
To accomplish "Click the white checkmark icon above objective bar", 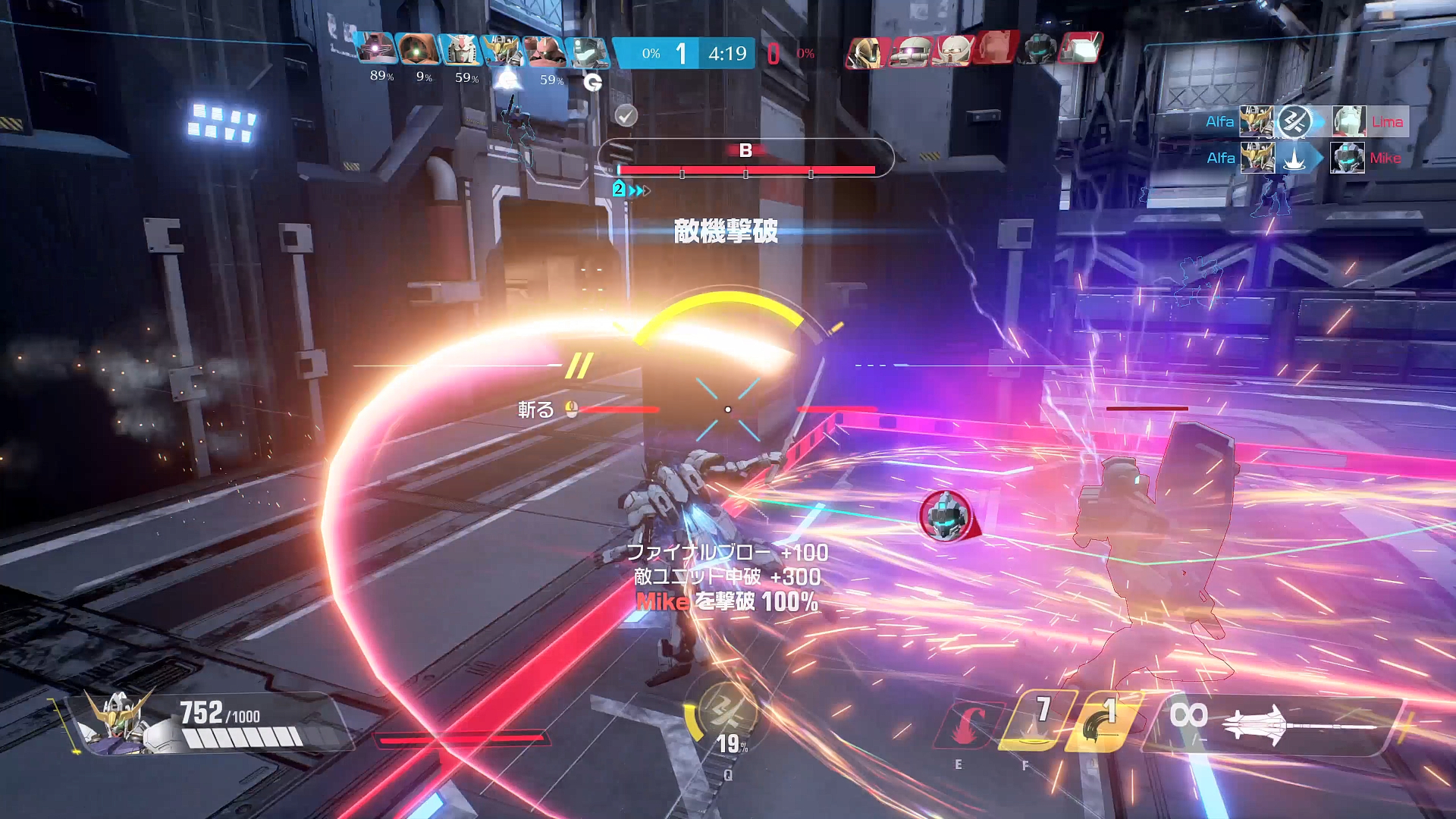I will [x=626, y=115].
